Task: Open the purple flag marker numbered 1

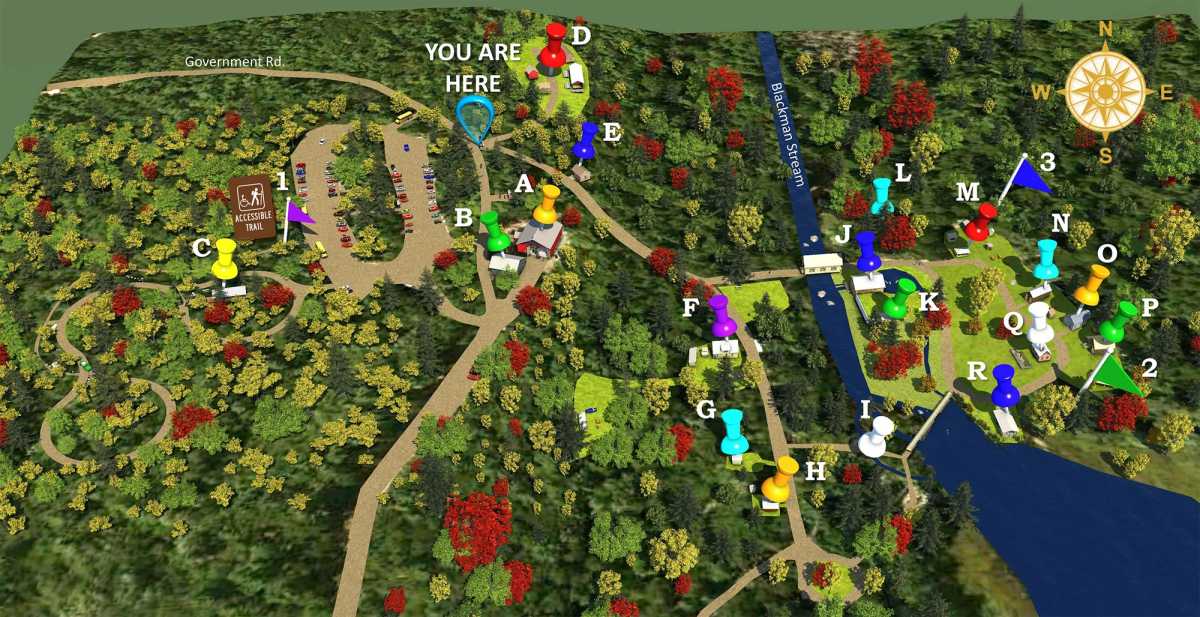Action: (299, 214)
